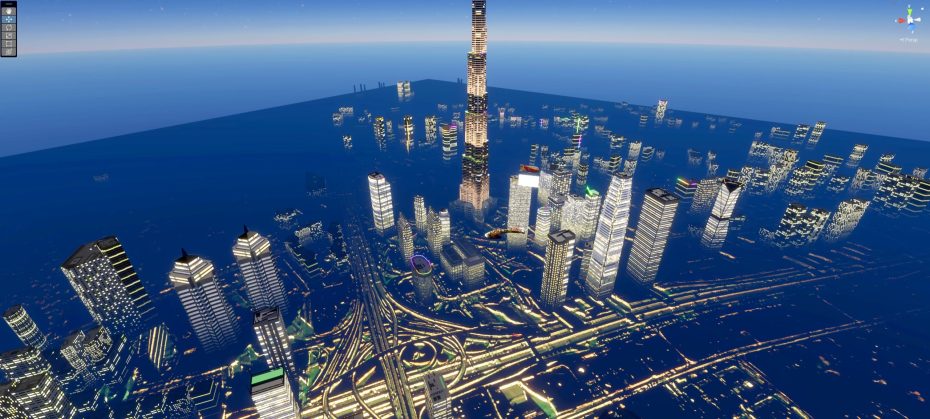Click the green Y axis gizmo cone
The height and width of the screenshot is (419, 930).
910,9
